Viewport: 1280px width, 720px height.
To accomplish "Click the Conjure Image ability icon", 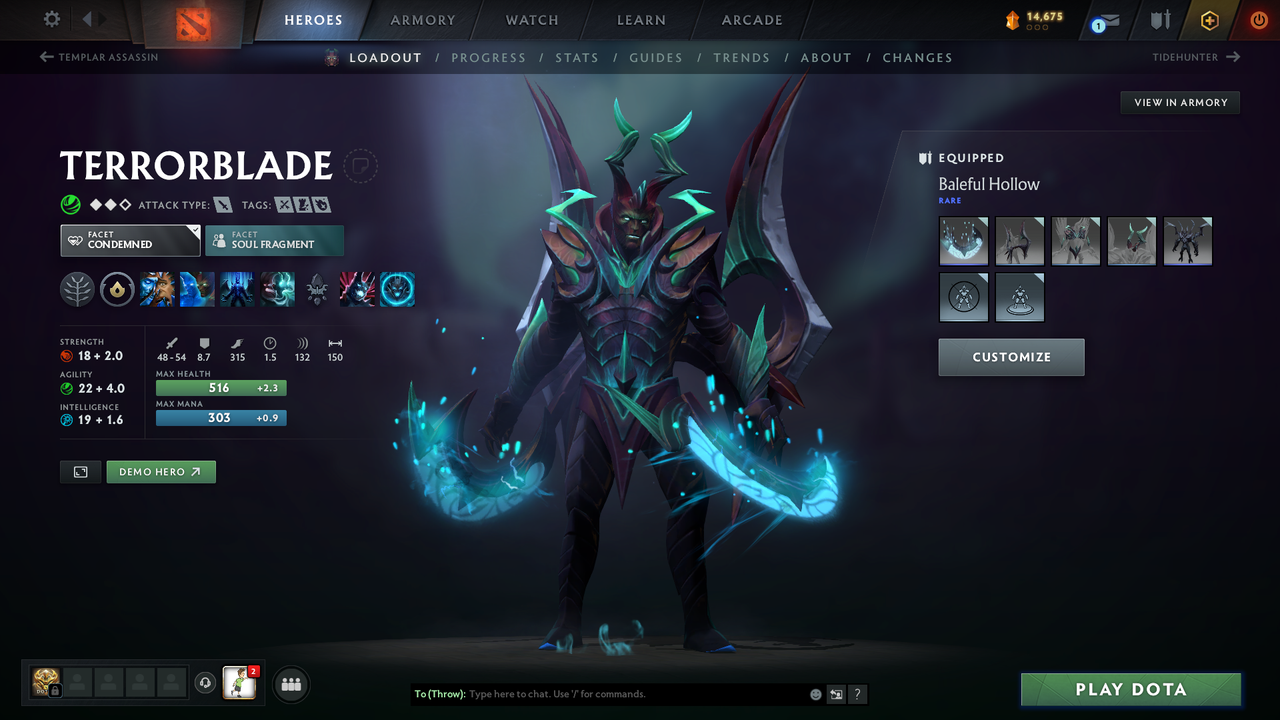I will point(197,289).
